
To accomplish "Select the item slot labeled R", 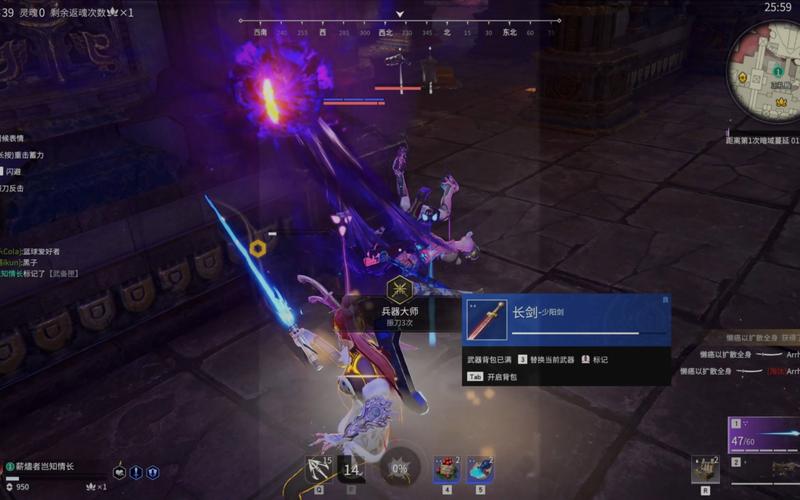I will pyautogui.click(x=705, y=468).
